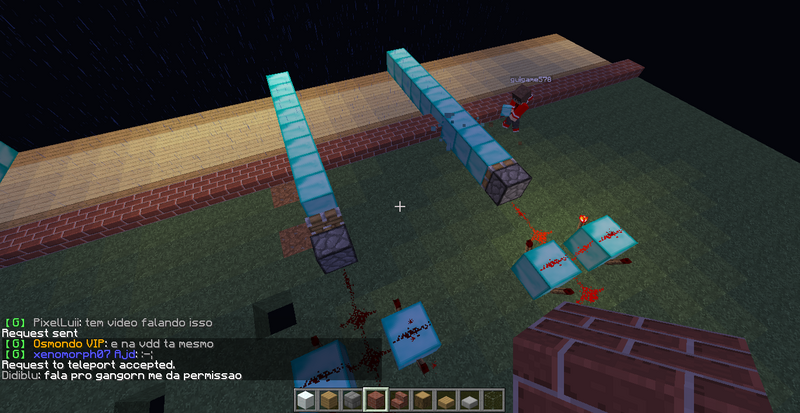Select the stone slab hotbar slot
Screen dimensions: 800x413
click(x=468, y=401)
